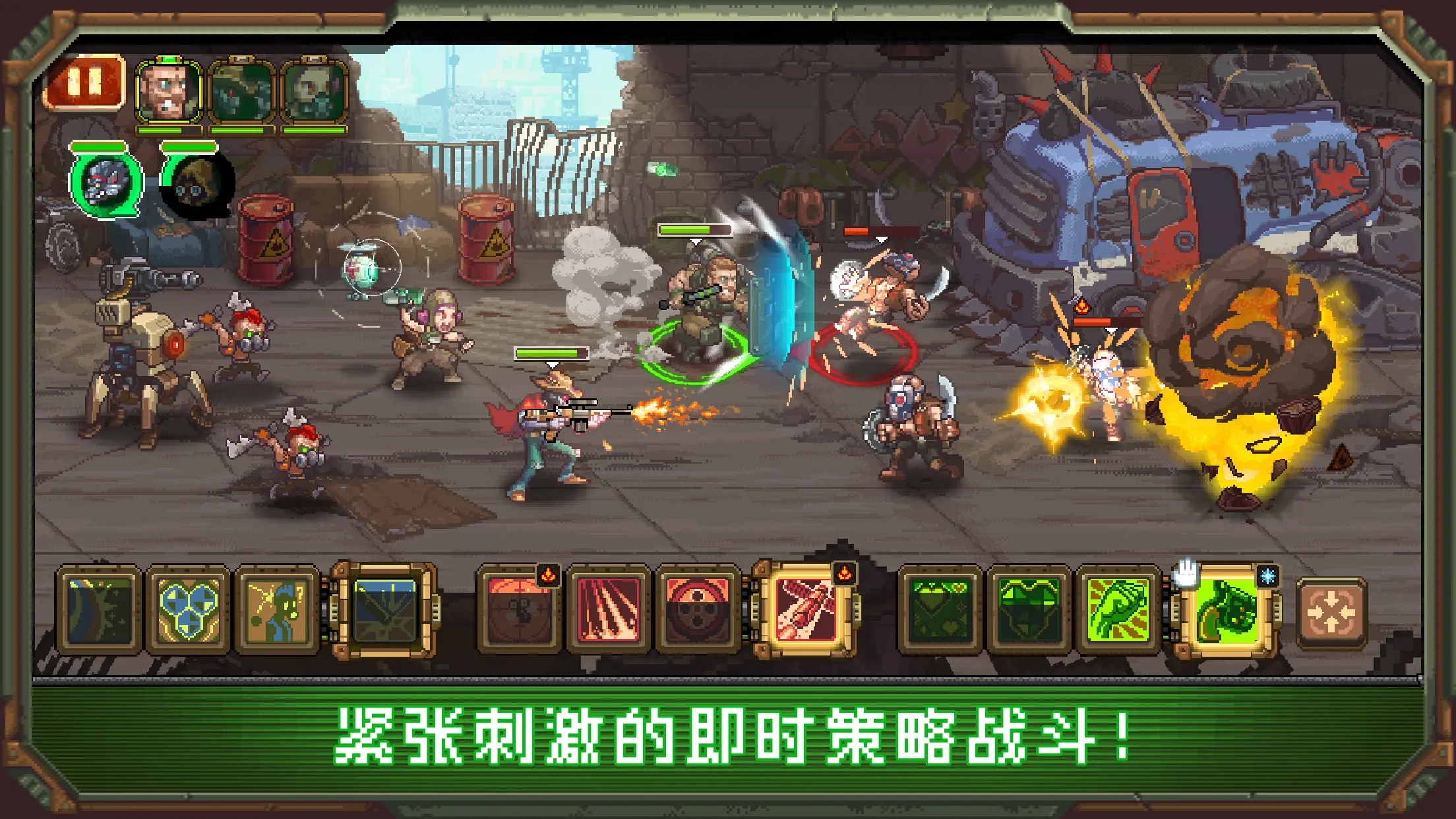The image size is (1456, 819).
Task: Open the first hero portrait panel
Action: tap(168, 91)
